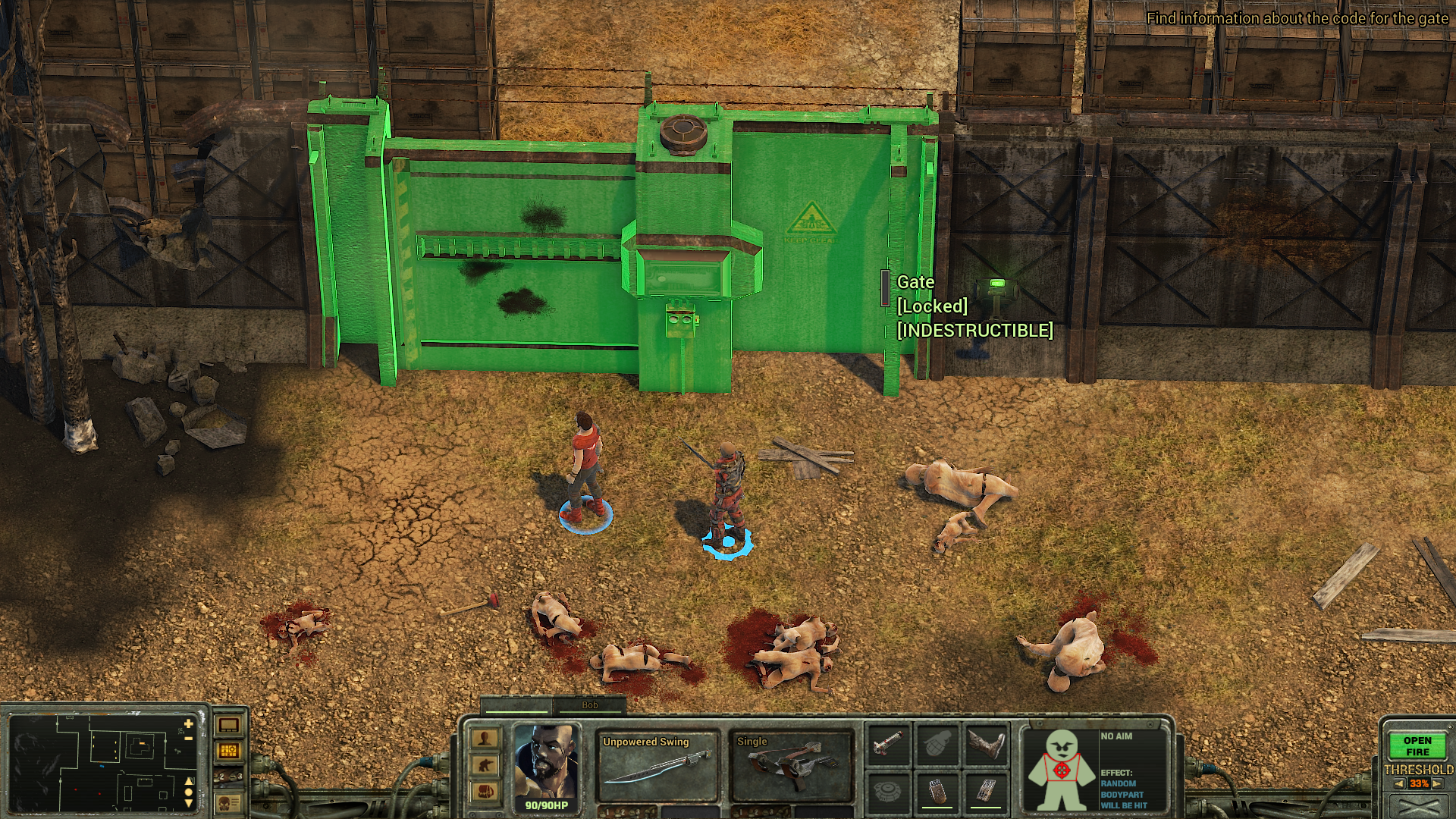Toggle the soldier stance icon
This screenshot has width=1456, height=819.
[485, 765]
